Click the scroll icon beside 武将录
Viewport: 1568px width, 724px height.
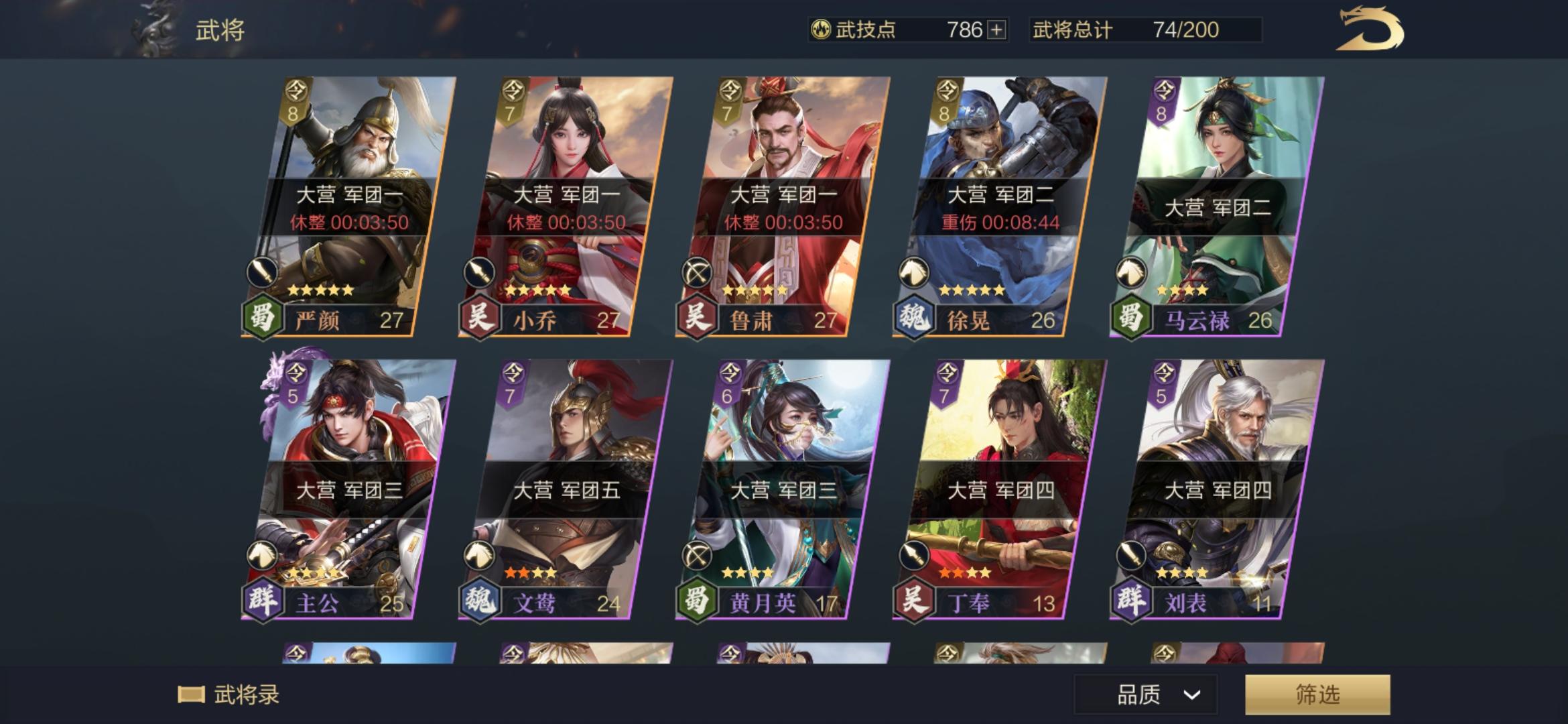click(191, 695)
